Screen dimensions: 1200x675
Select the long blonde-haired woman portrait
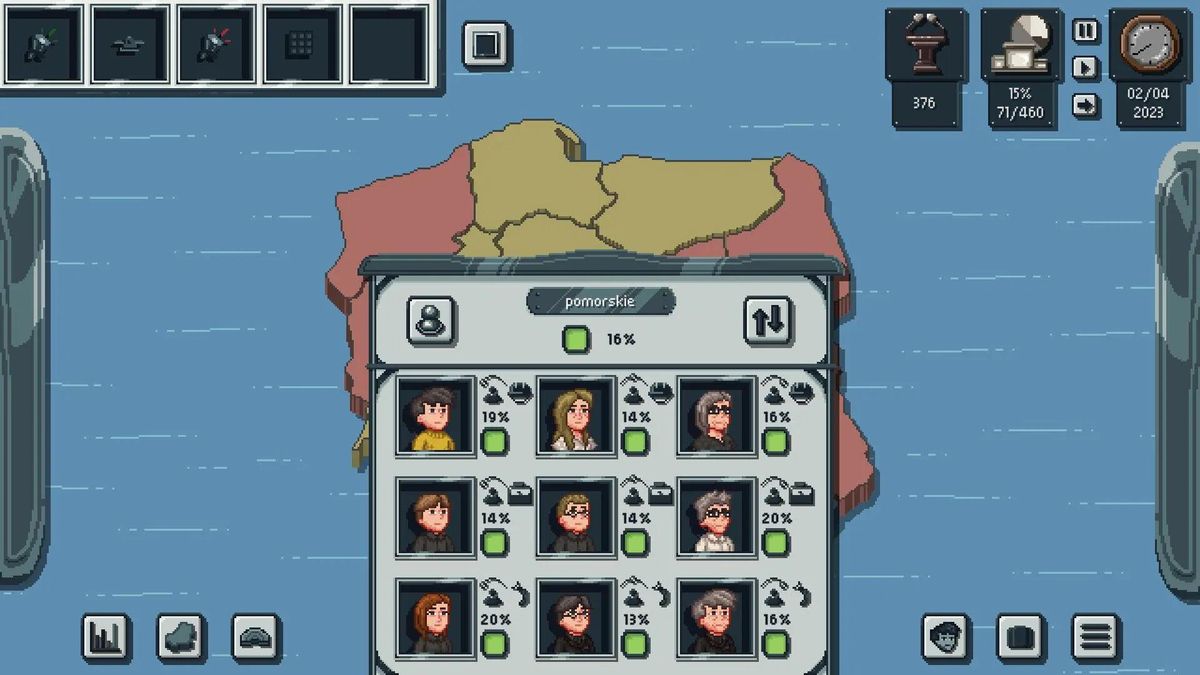pos(576,415)
